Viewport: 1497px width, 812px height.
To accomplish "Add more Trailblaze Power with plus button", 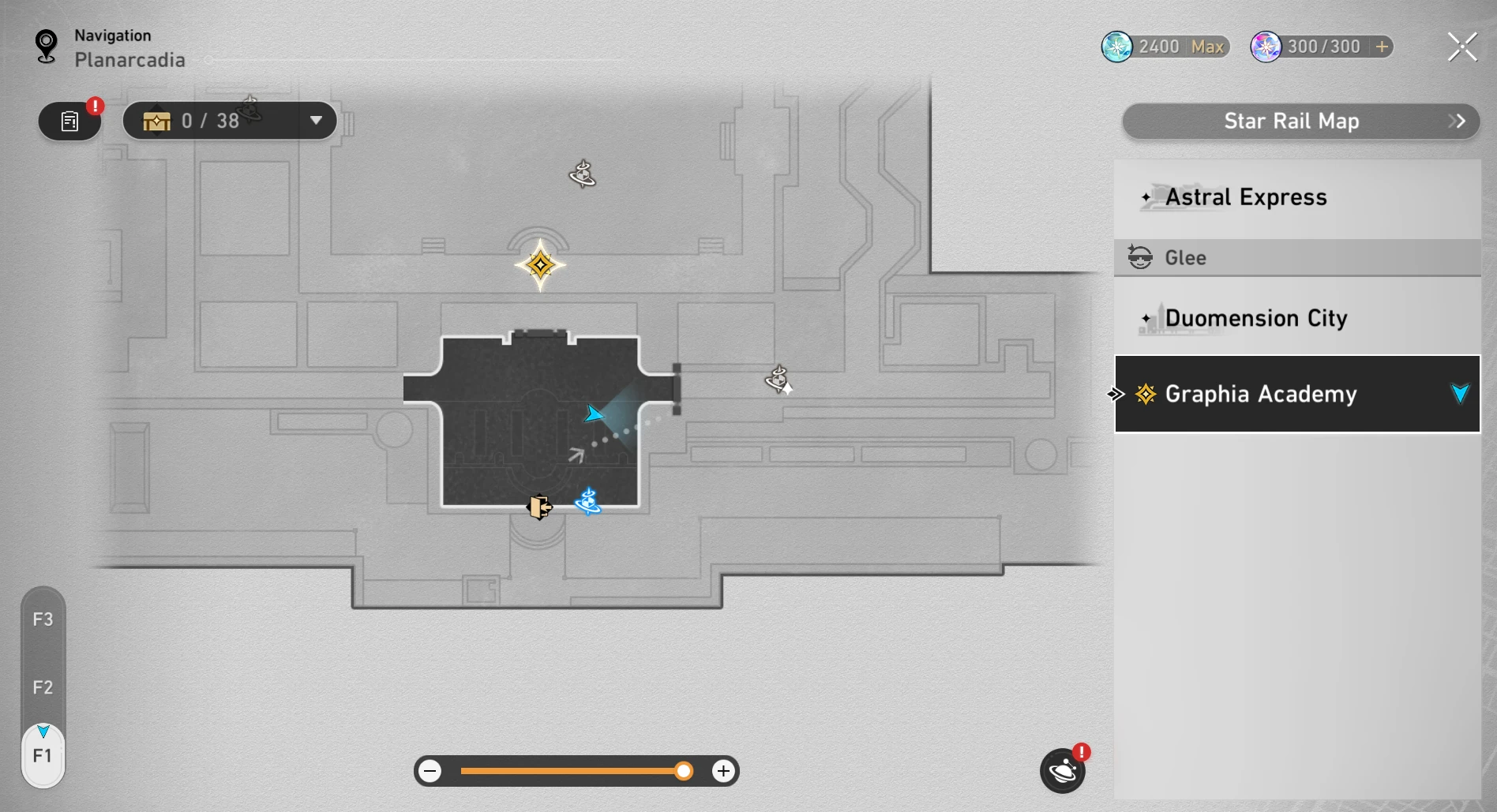I will [1382, 47].
